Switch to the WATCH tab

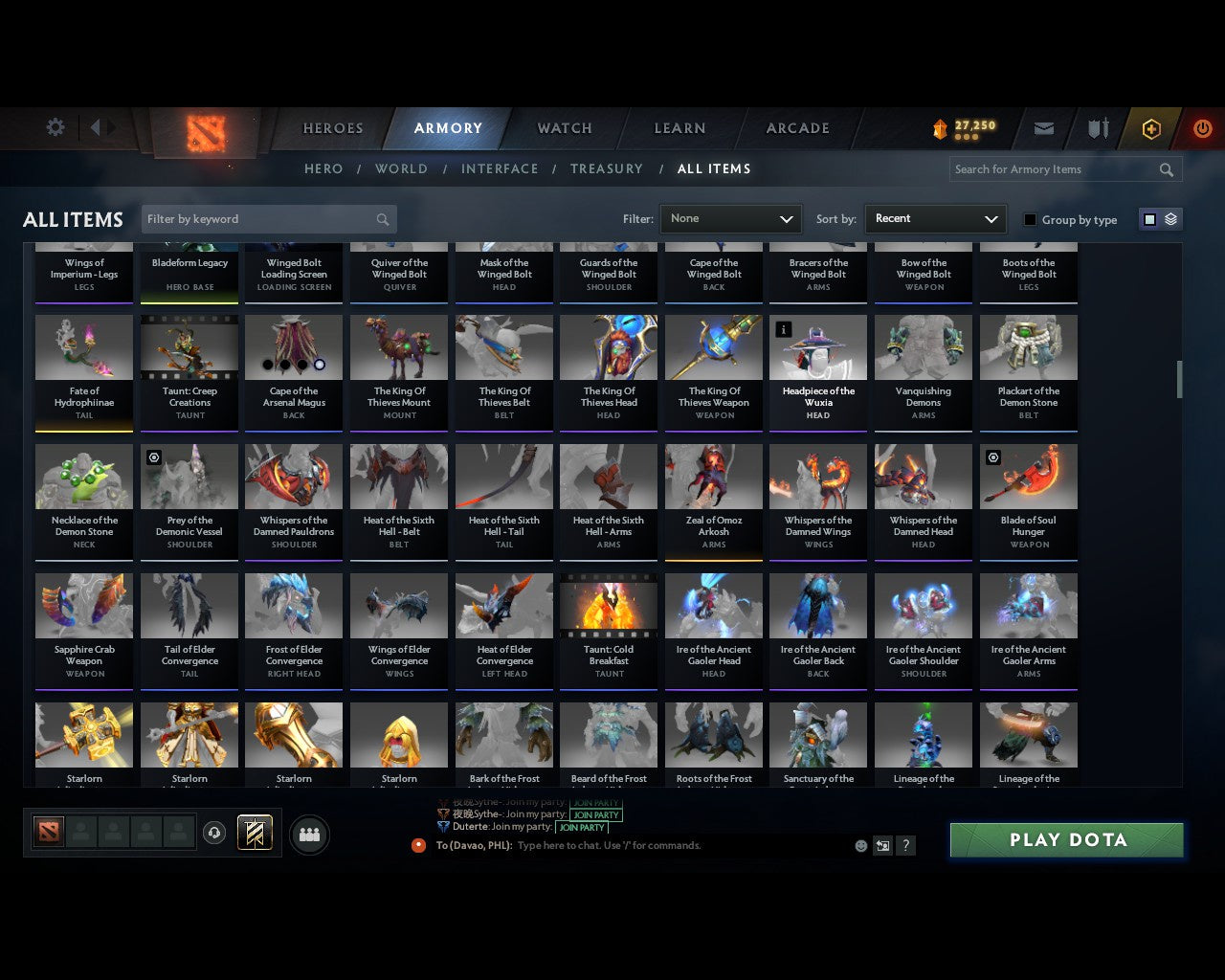pos(564,128)
